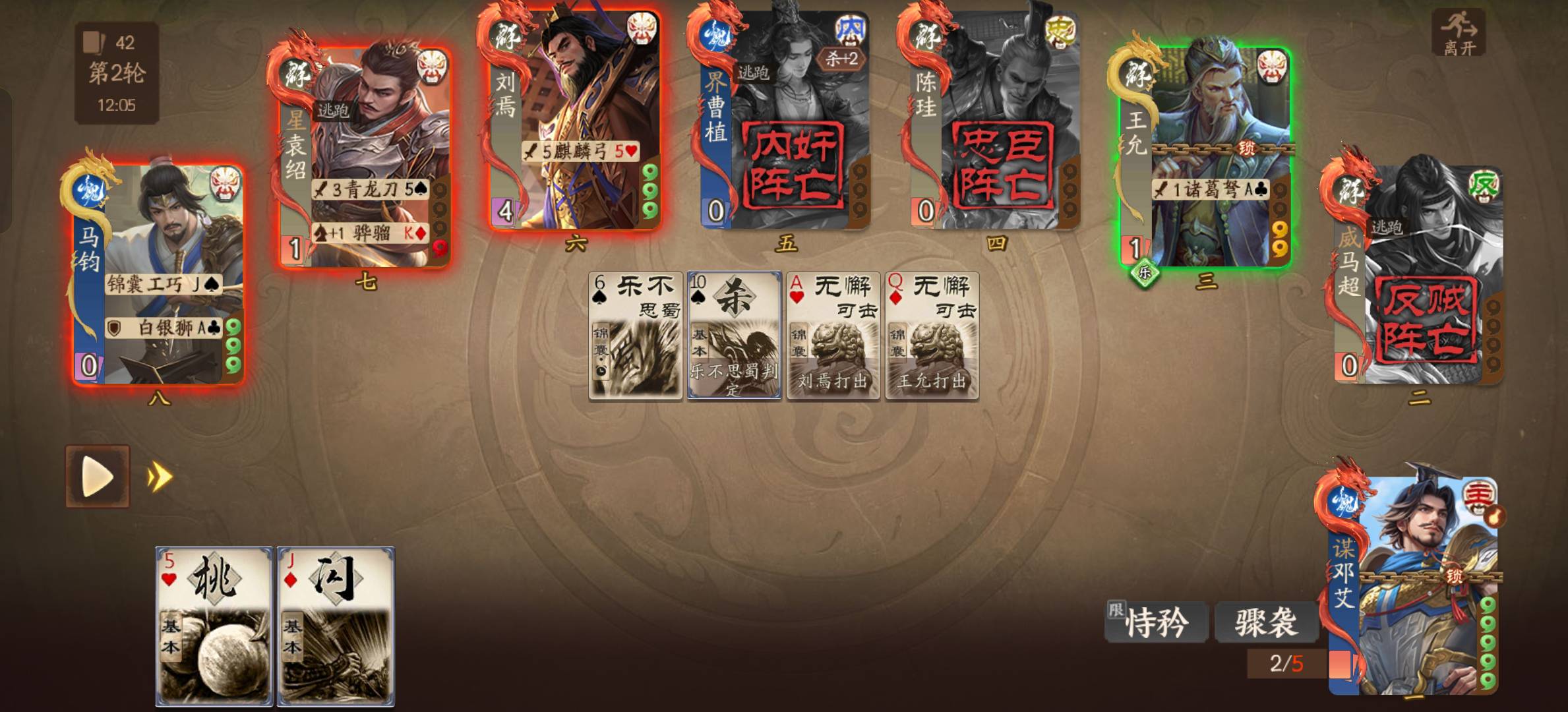Activate the 骤袭 skill button
Viewport: 1568px width, 712px height.
[1266, 622]
